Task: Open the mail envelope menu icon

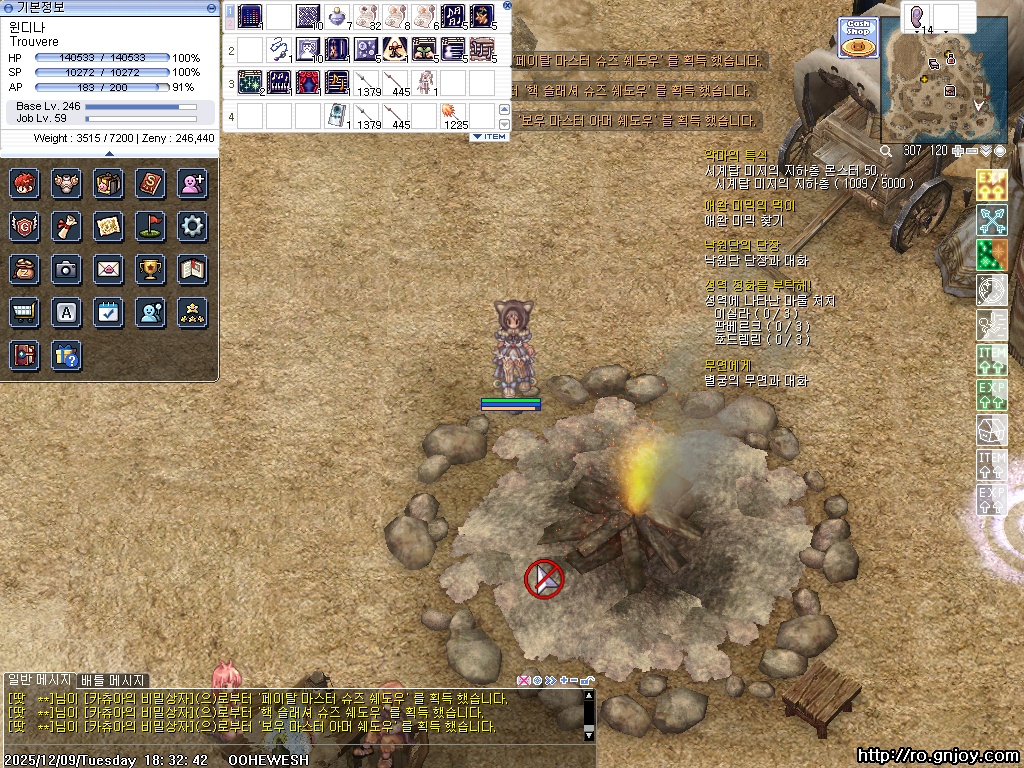Action: (x=108, y=269)
